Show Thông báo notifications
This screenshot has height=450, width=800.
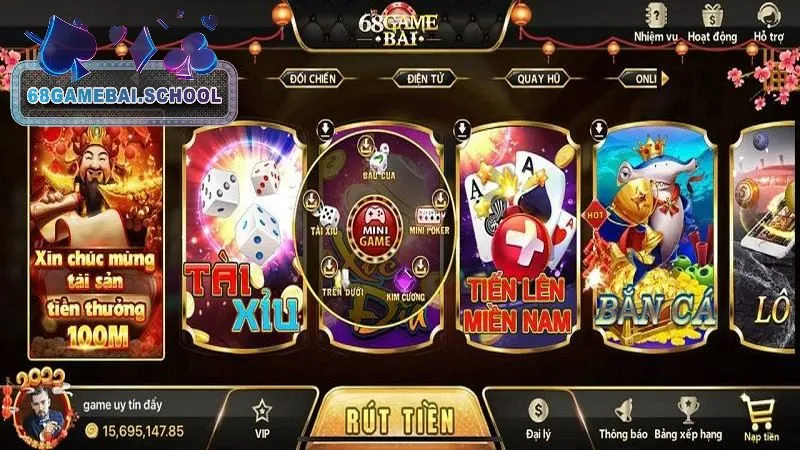(622, 416)
